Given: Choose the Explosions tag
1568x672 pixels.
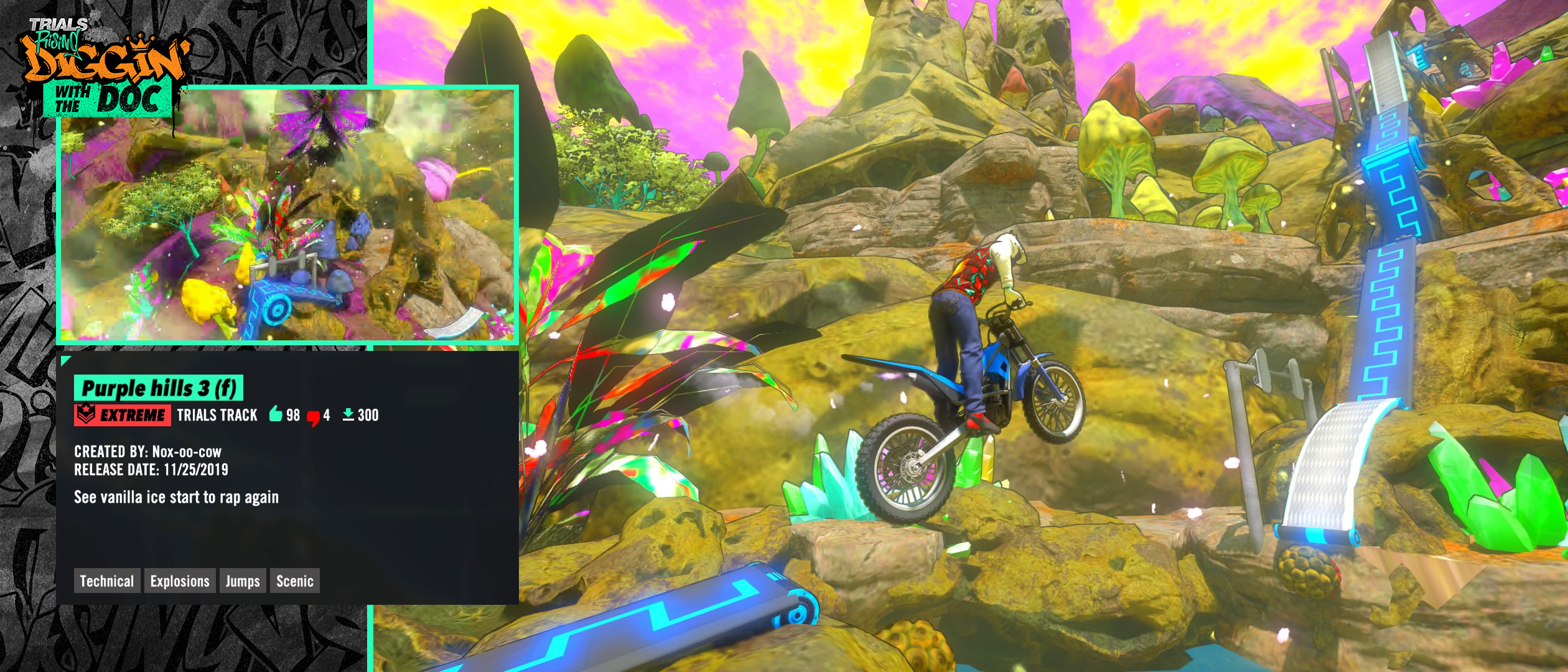Looking at the screenshot, I should point(180,581).
